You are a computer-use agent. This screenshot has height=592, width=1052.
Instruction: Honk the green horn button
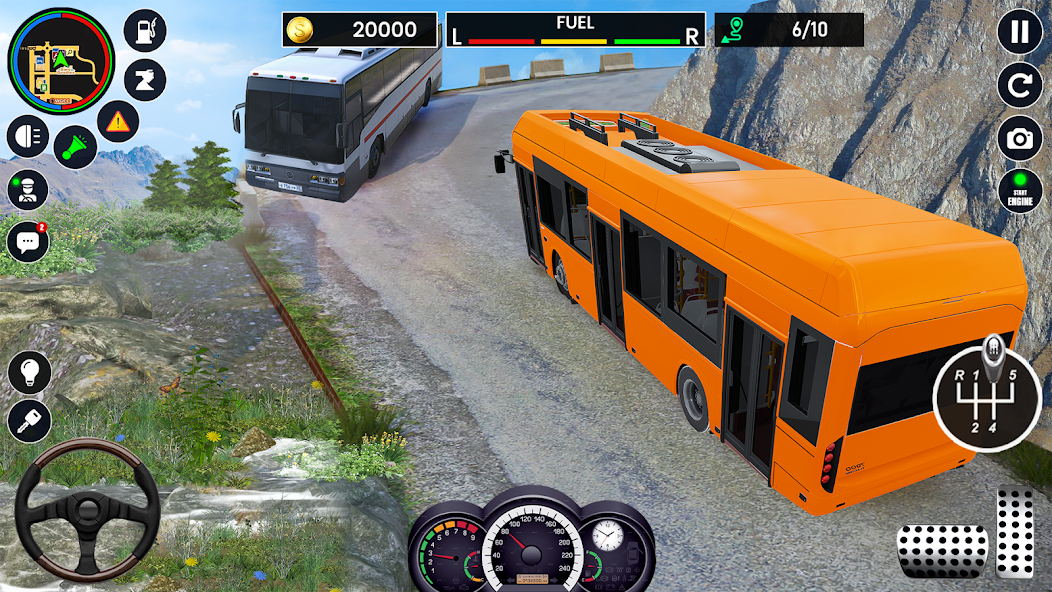[75, 147]
